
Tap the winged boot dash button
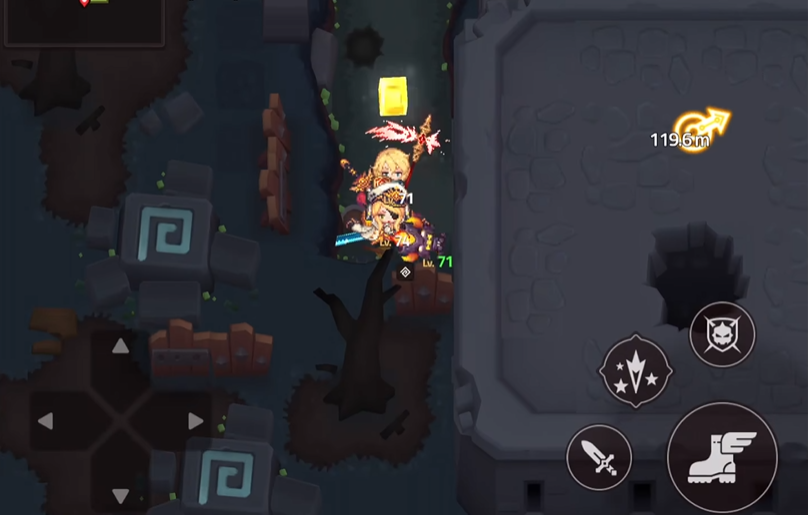tap(721, 457)
